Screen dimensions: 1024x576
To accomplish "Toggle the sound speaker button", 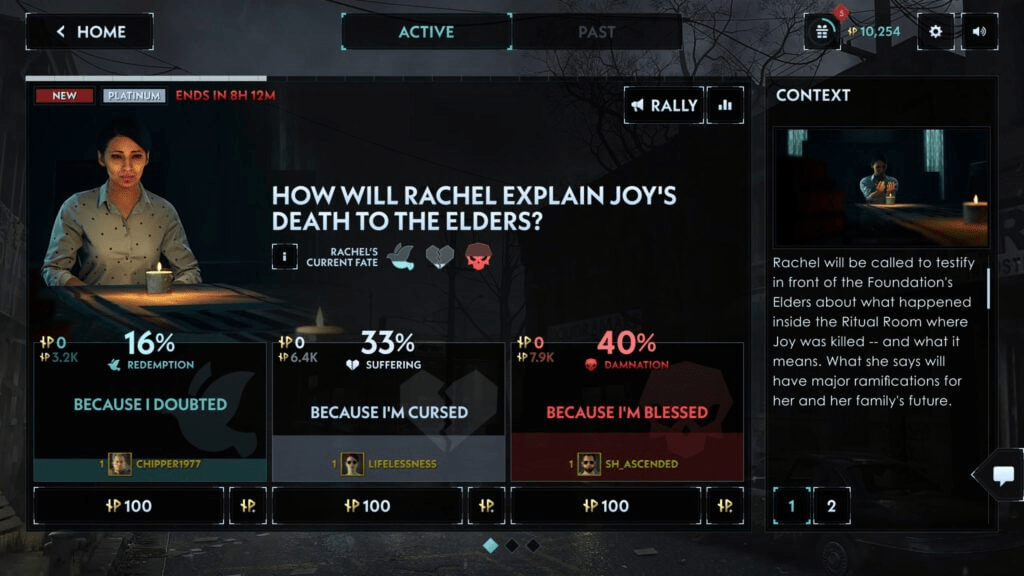I will click(979, 31).
